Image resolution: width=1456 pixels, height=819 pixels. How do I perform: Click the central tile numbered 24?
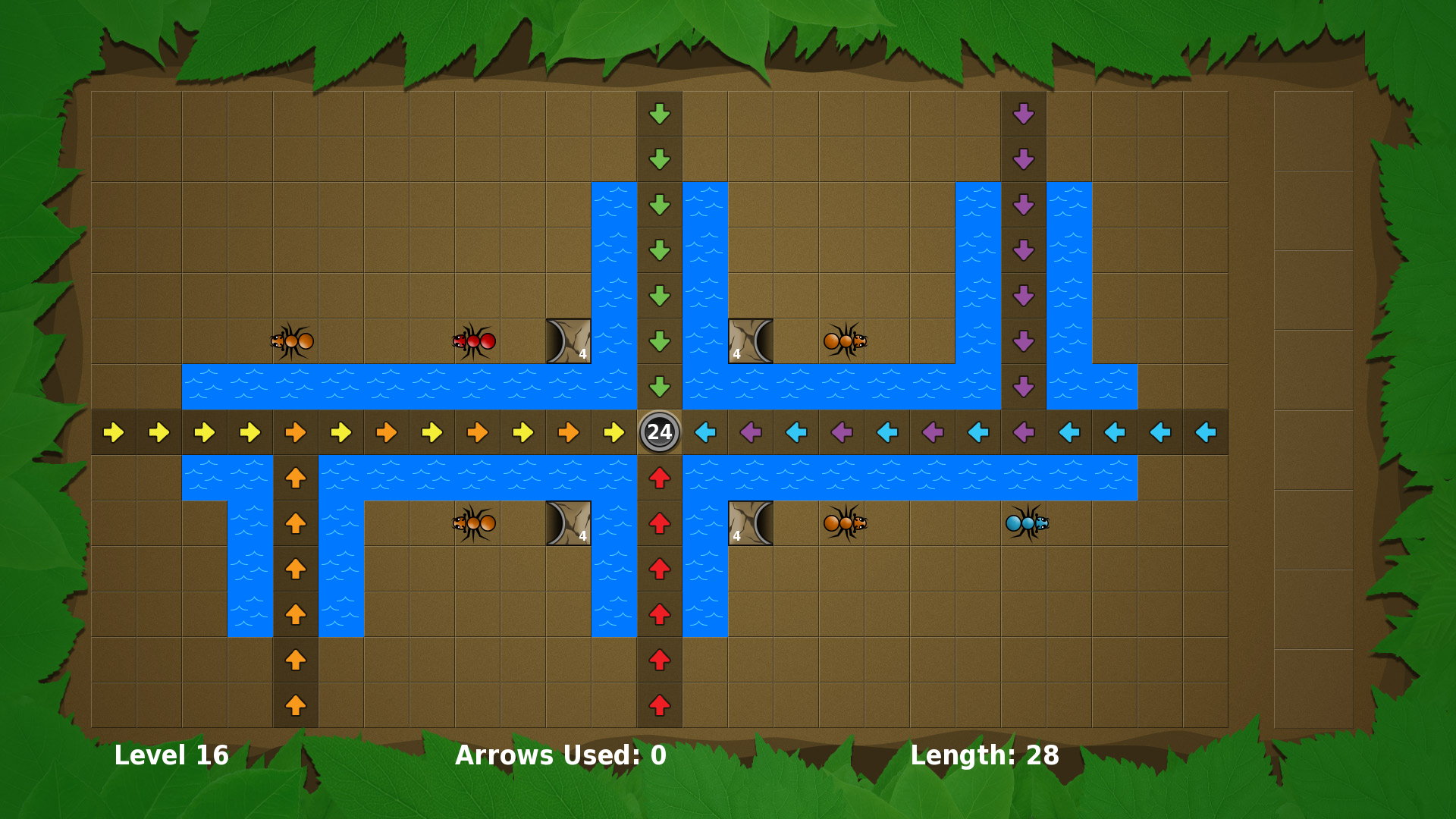point(659,432)
